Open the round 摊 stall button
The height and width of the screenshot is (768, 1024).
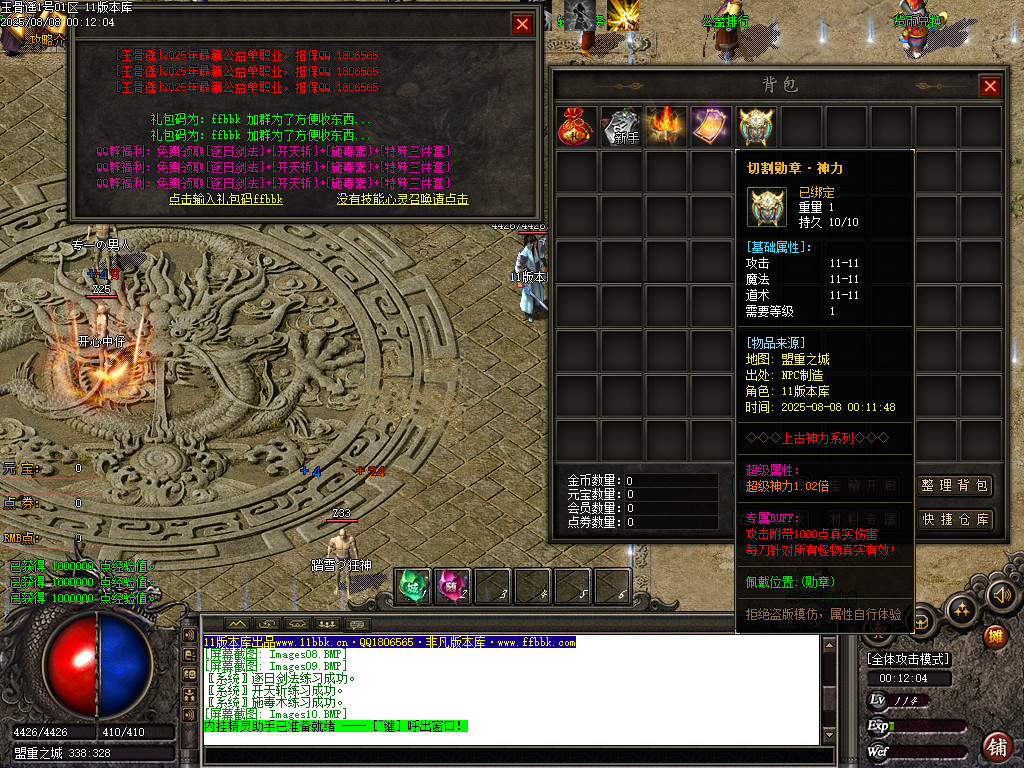tap(995, 635)
